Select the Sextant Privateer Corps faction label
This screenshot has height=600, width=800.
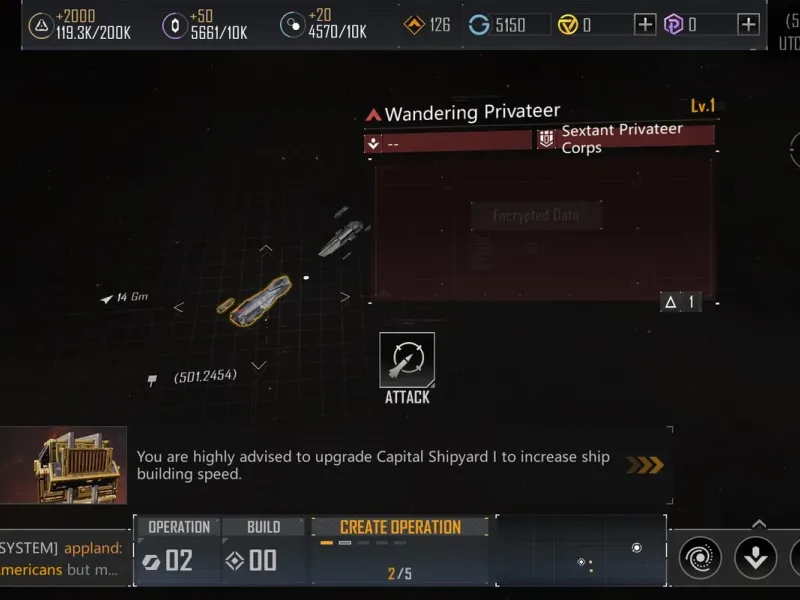click(622, 138)
